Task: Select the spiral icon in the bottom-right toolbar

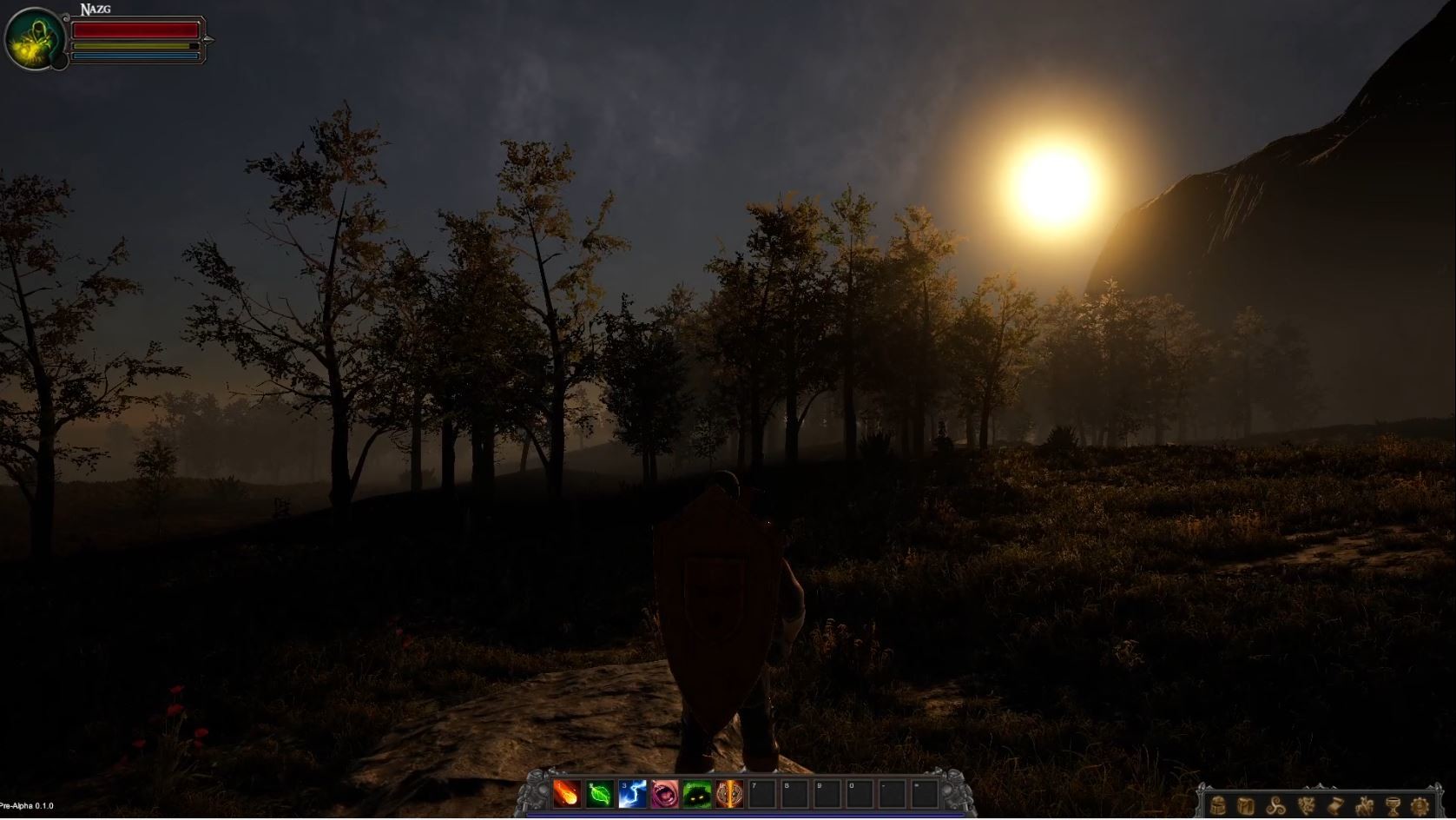Action: (1276, 806)
